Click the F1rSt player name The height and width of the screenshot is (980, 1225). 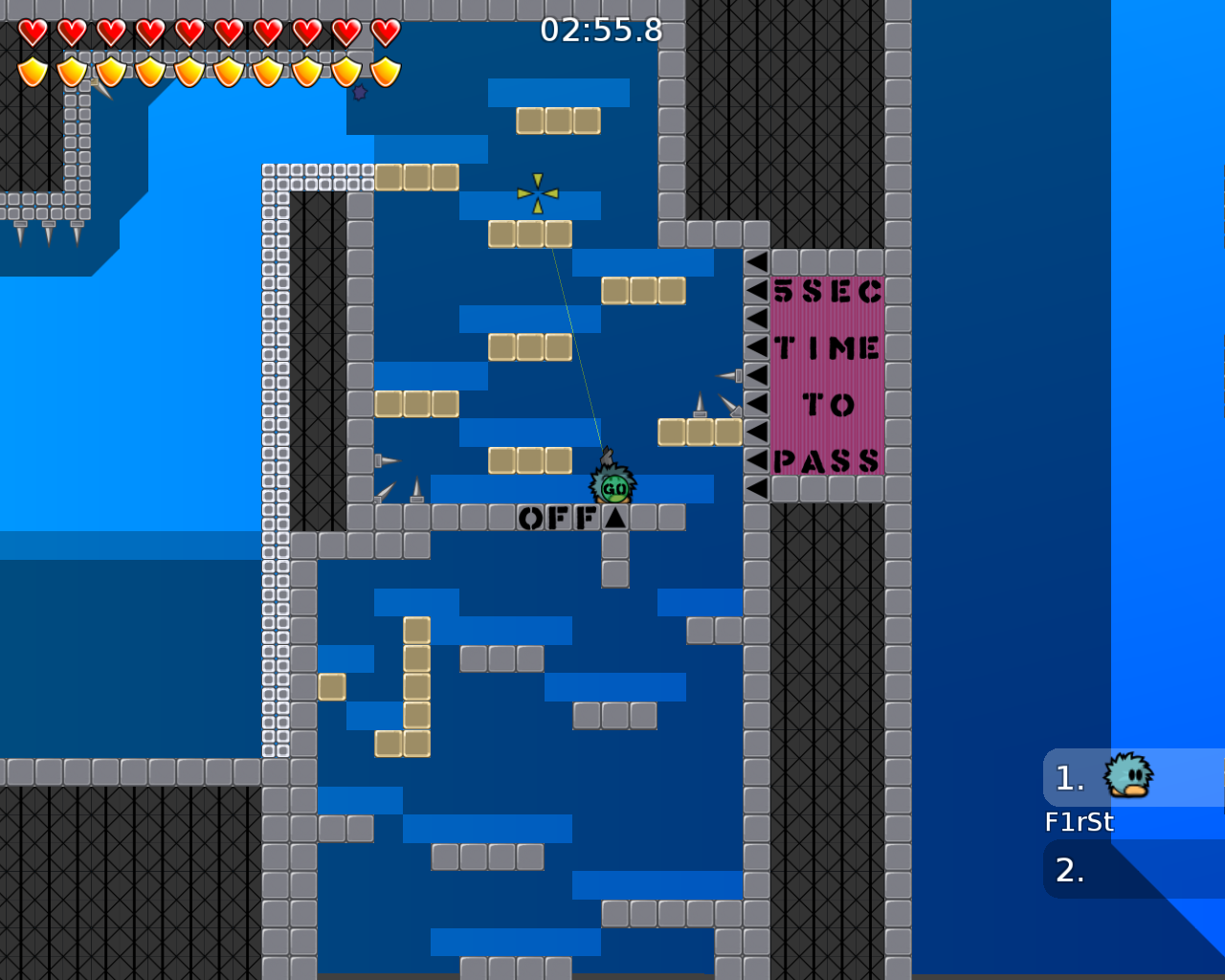click(x=1080, y=820)
